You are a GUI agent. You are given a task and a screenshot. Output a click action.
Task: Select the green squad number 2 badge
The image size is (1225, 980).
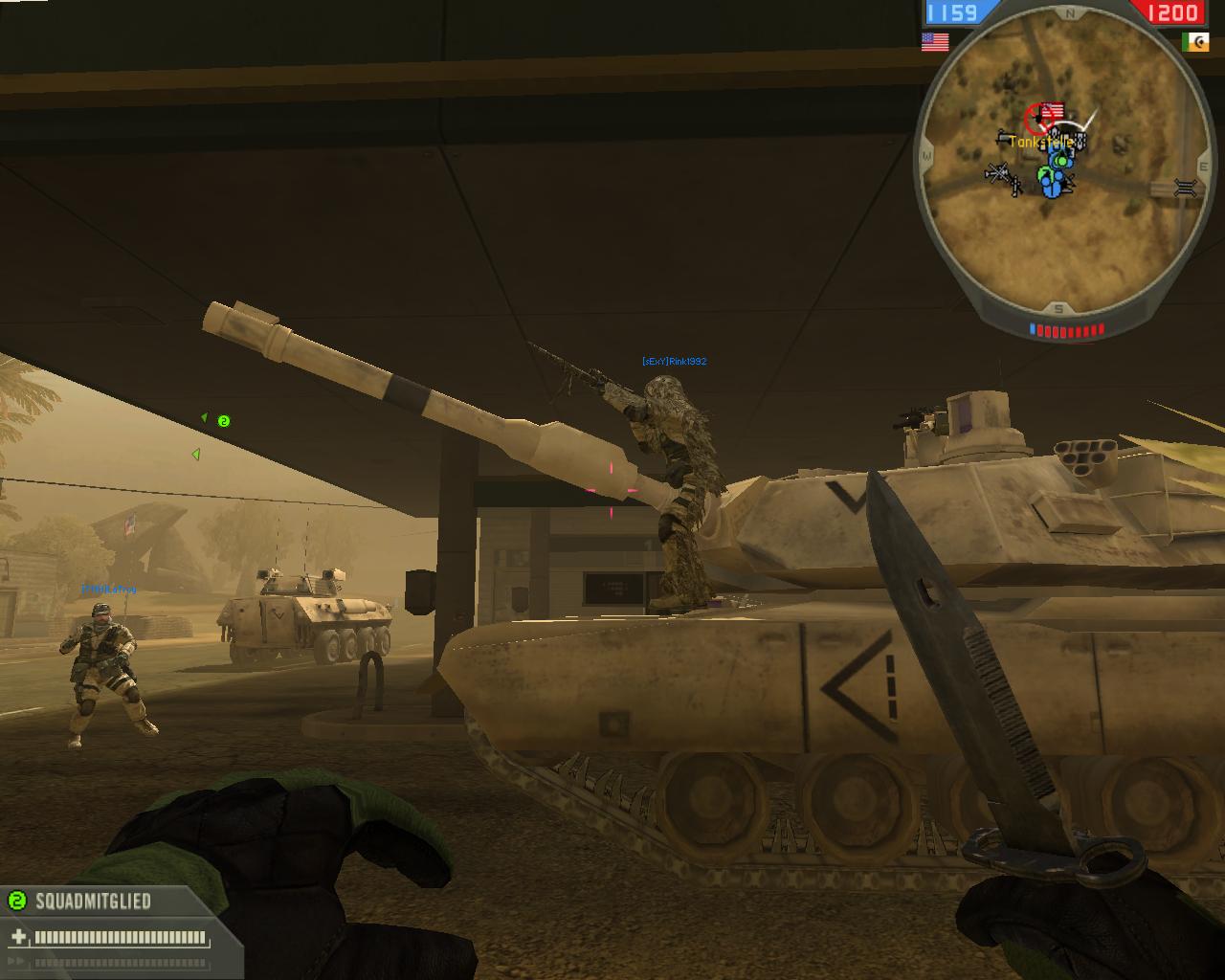[16, 901]
